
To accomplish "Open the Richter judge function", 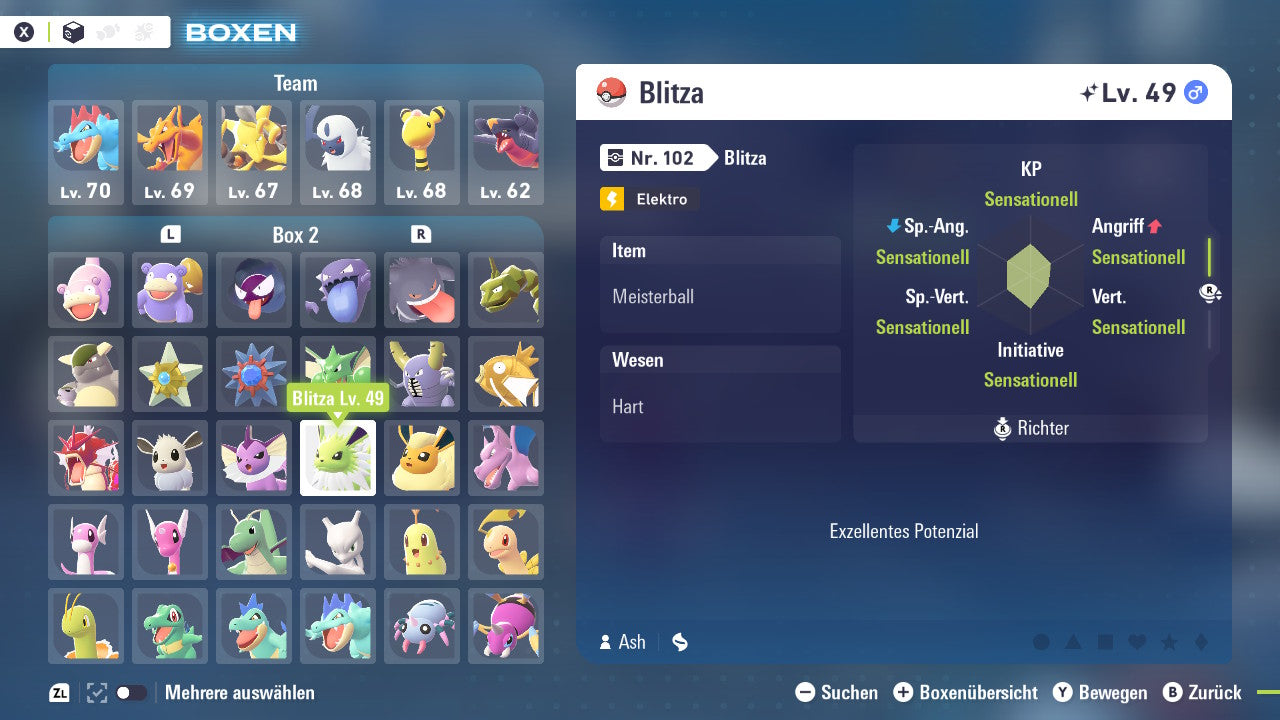I will (x=1030, y=428).
